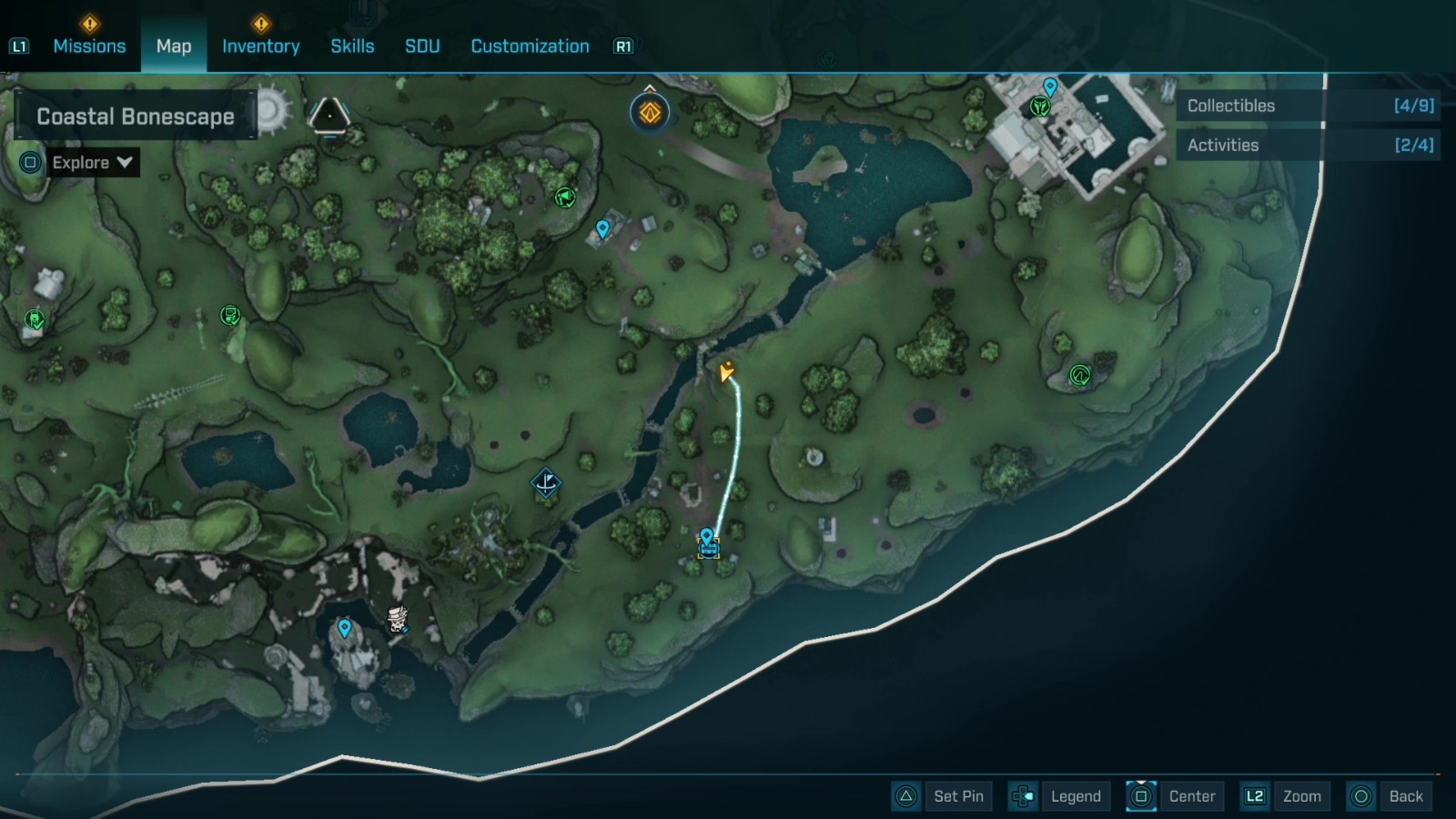Select the vehicle station marker at route end
This screenshot has width=1456, height=819.
click(x=708, y=548)
